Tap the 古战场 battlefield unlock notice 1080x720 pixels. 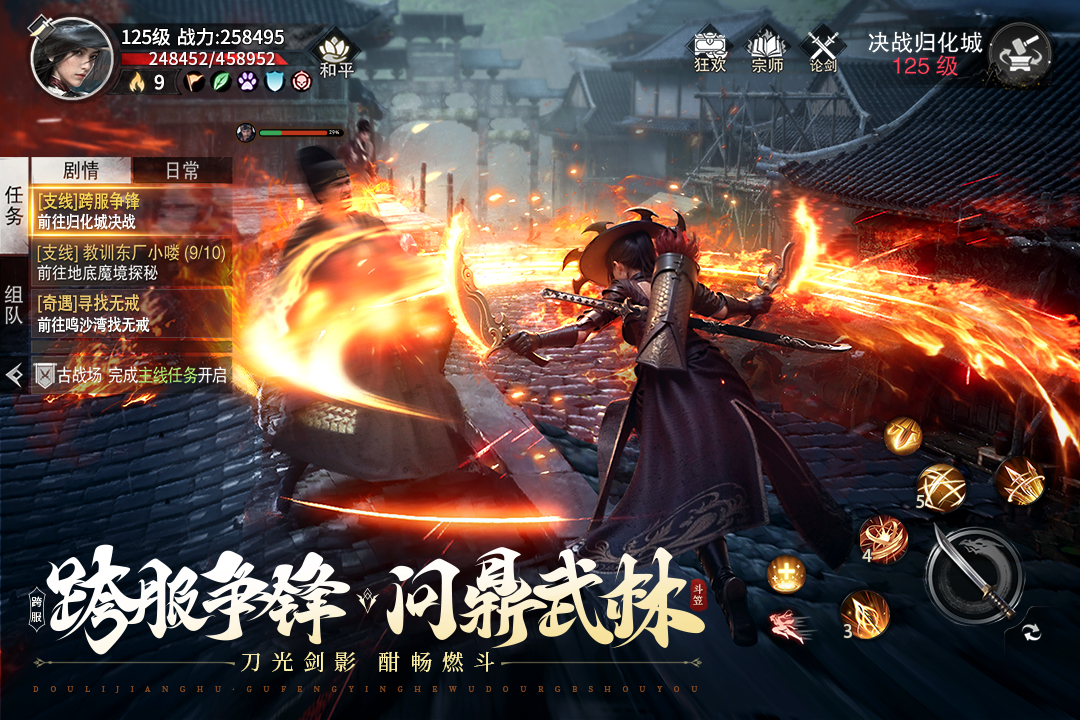pos(131,375)
